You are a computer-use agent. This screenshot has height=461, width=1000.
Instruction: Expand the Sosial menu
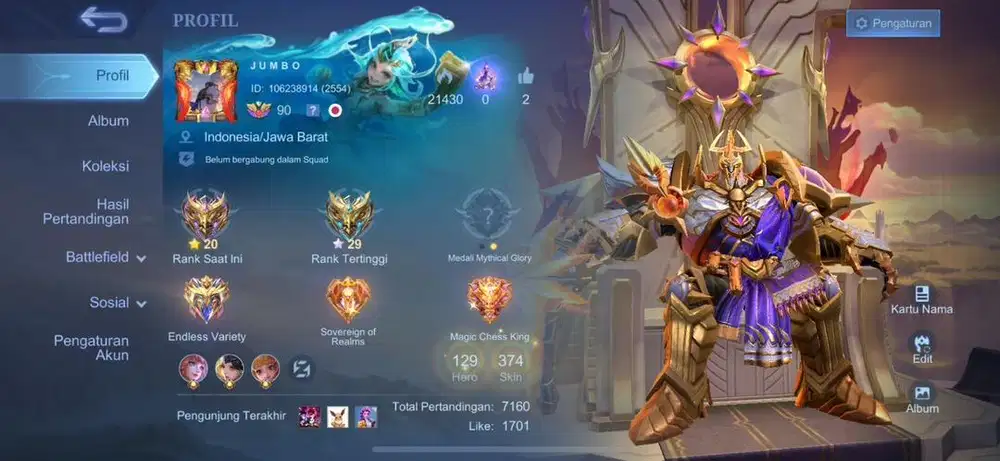point(117,302)
